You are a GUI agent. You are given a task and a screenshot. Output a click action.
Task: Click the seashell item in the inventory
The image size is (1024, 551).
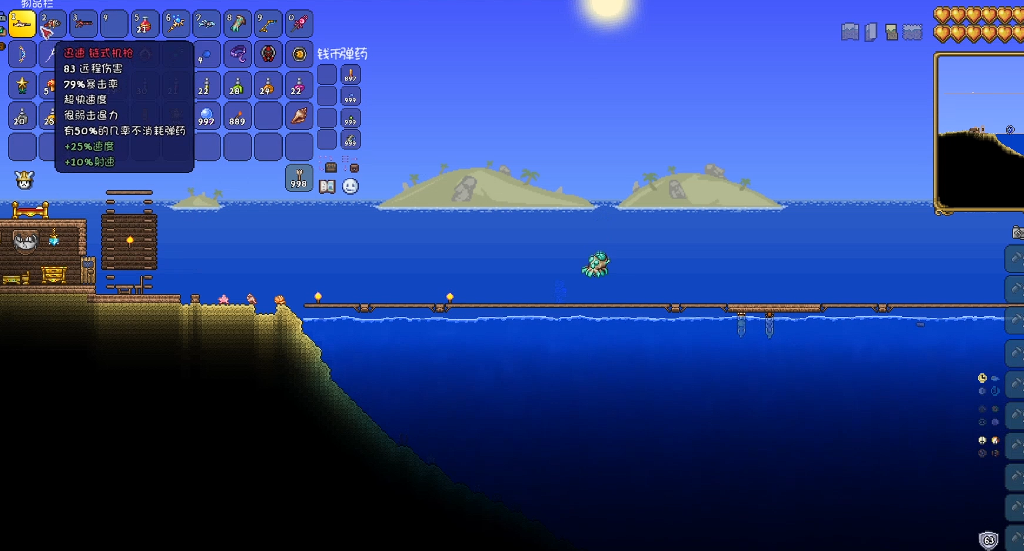(x=299, y=116)
